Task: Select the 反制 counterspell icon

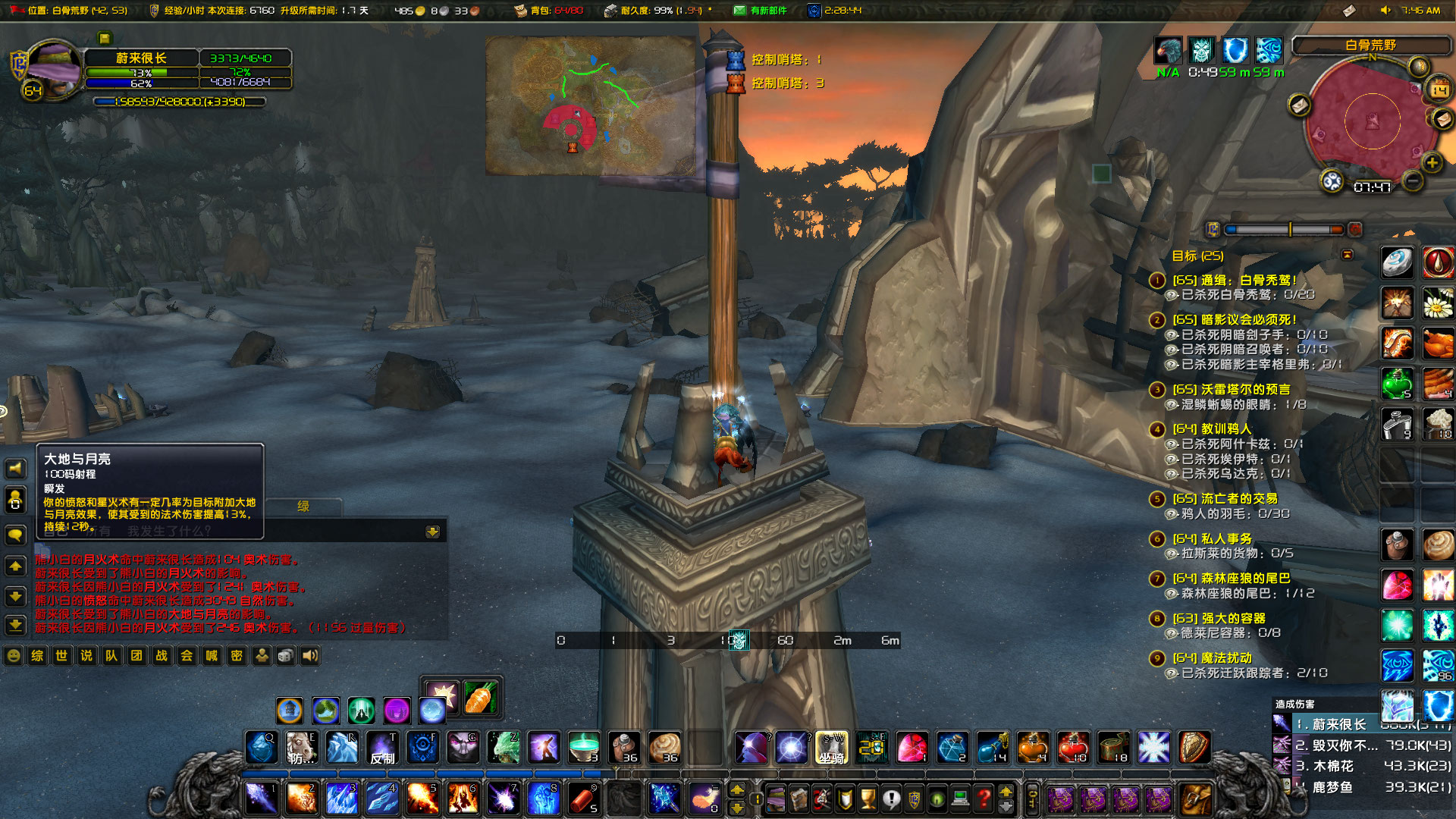Action: (x=383, y=747)
